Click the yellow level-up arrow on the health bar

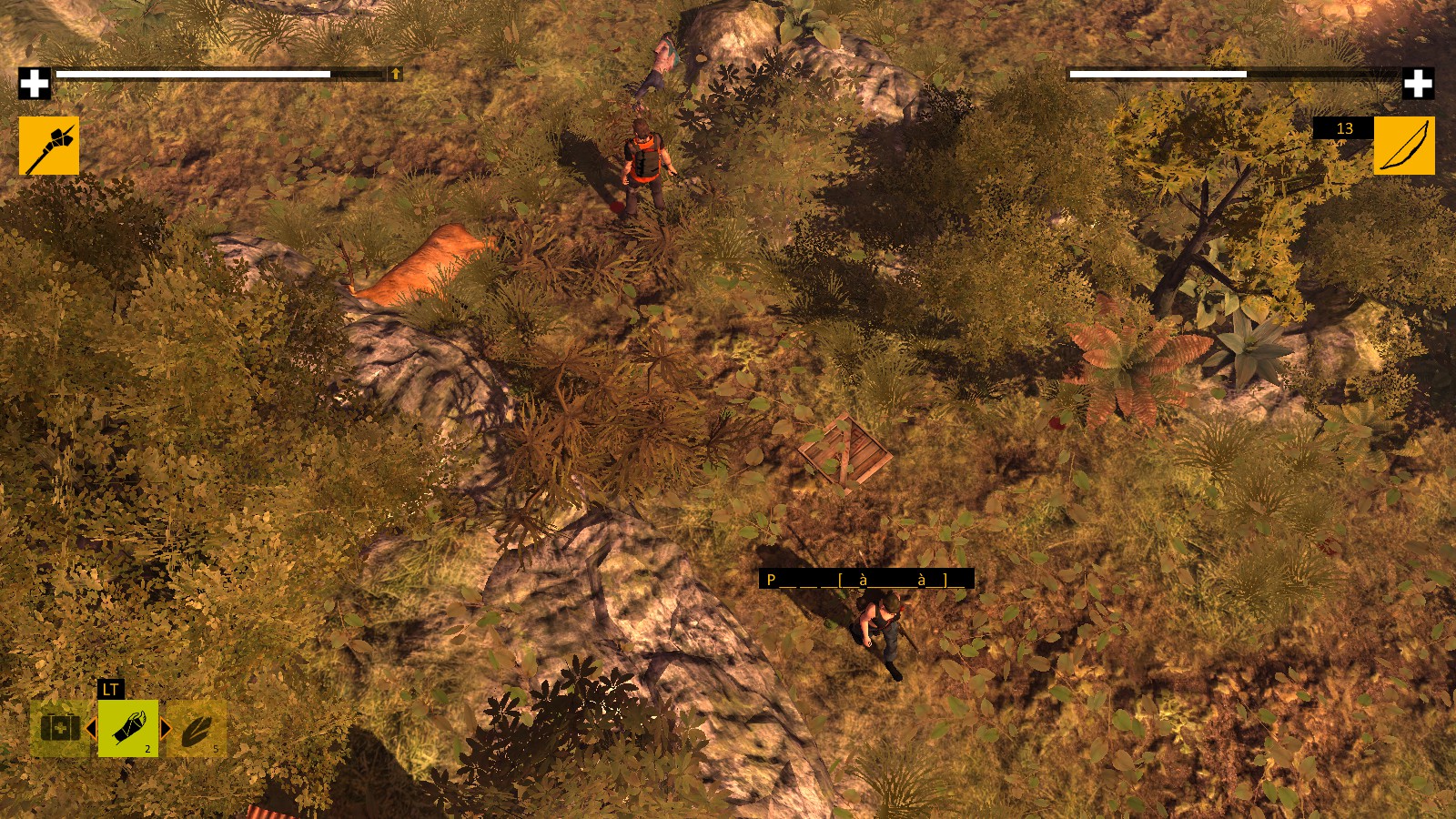click(396, 74)
